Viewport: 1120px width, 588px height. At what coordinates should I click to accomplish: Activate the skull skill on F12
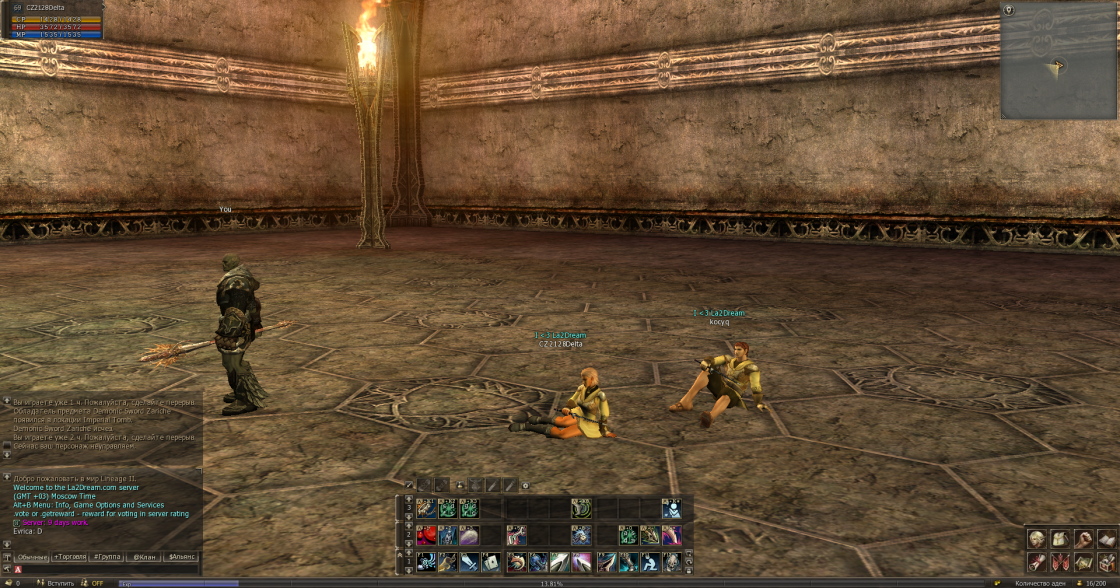[x=673, y=562]
